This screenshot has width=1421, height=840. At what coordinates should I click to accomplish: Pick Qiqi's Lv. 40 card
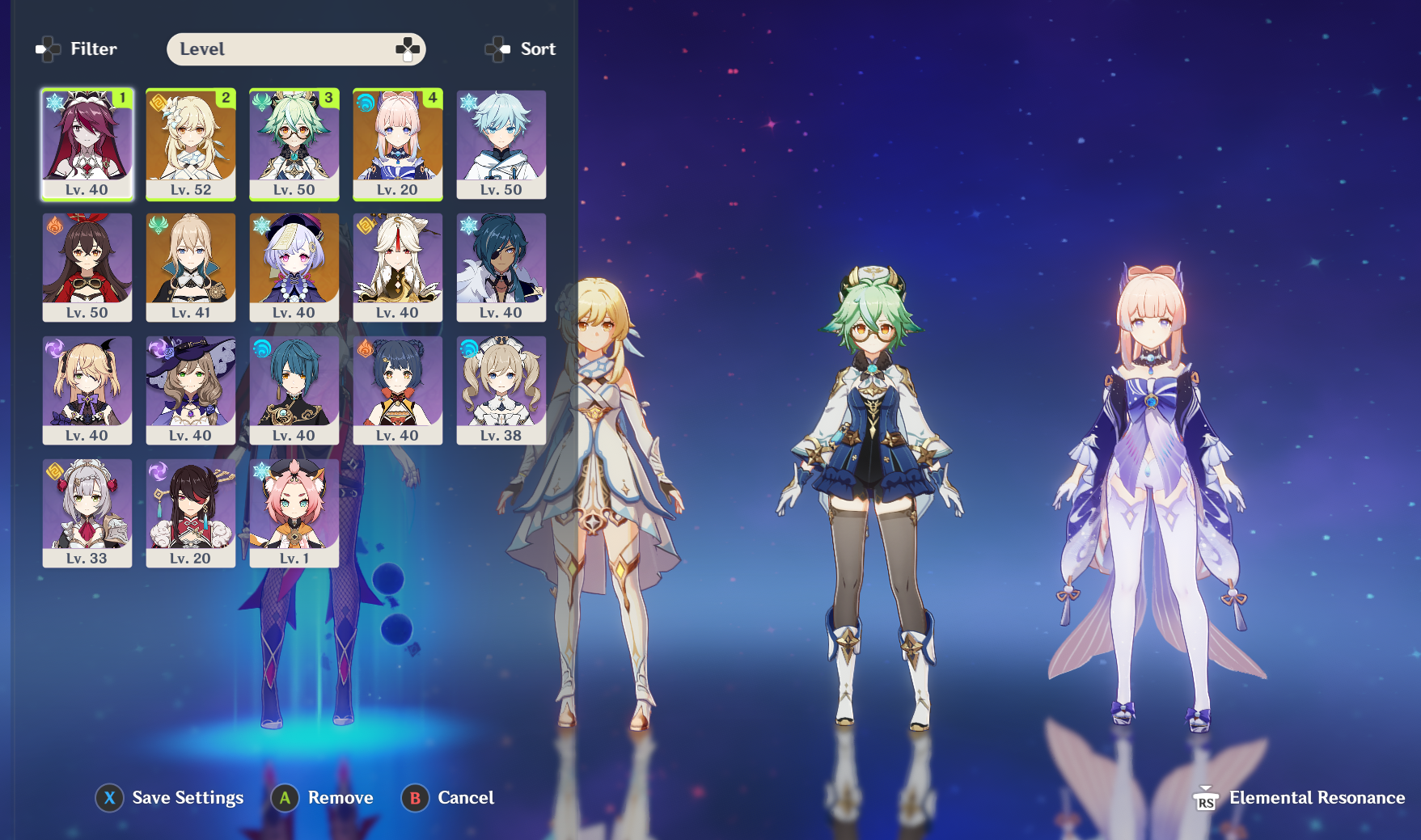click(294, 267)
